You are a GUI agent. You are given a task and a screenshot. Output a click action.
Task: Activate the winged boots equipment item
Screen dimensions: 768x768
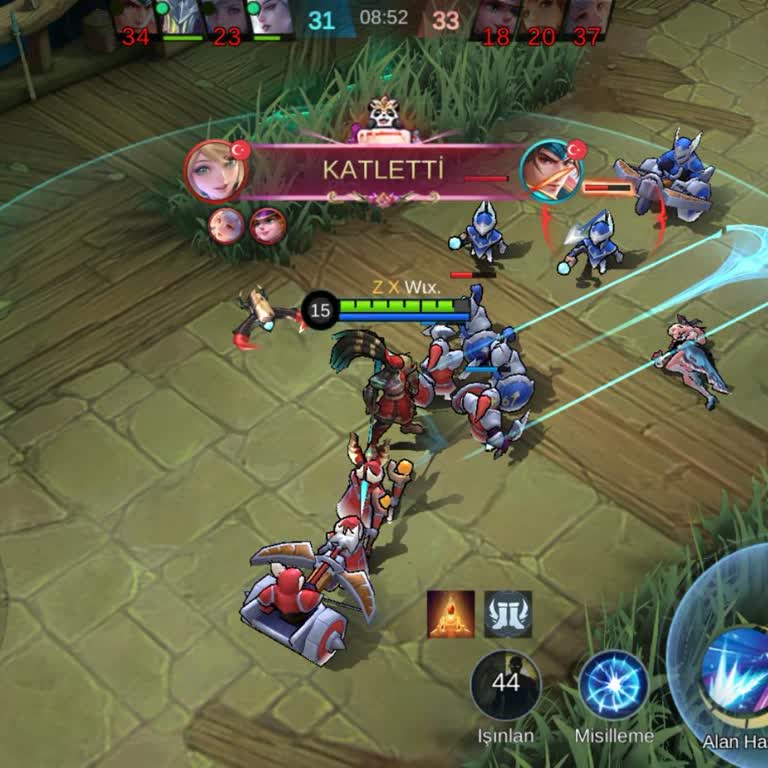[x=508, y=614]
